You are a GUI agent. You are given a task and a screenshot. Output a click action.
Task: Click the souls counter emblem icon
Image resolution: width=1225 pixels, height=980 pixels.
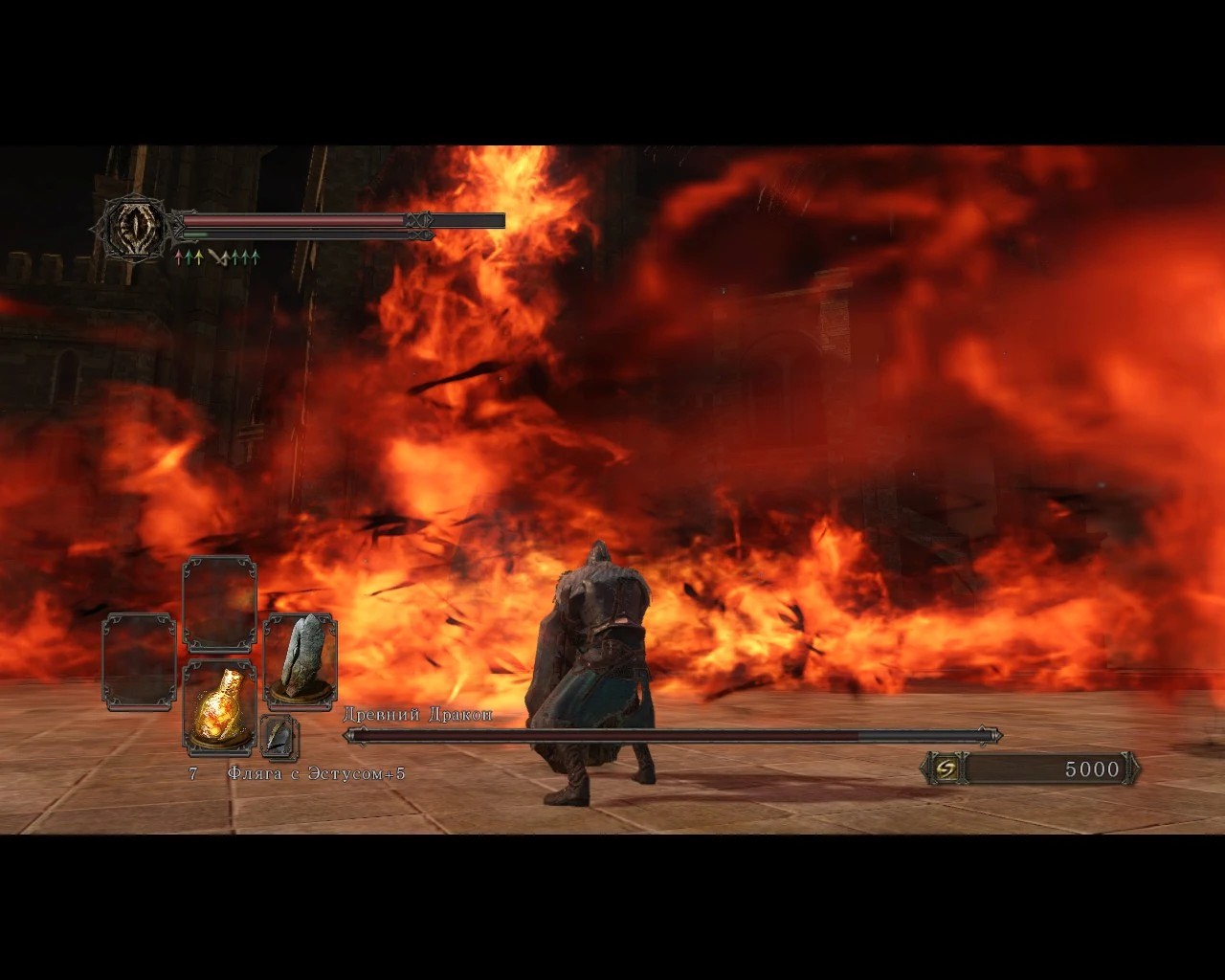tap(946, 768)
